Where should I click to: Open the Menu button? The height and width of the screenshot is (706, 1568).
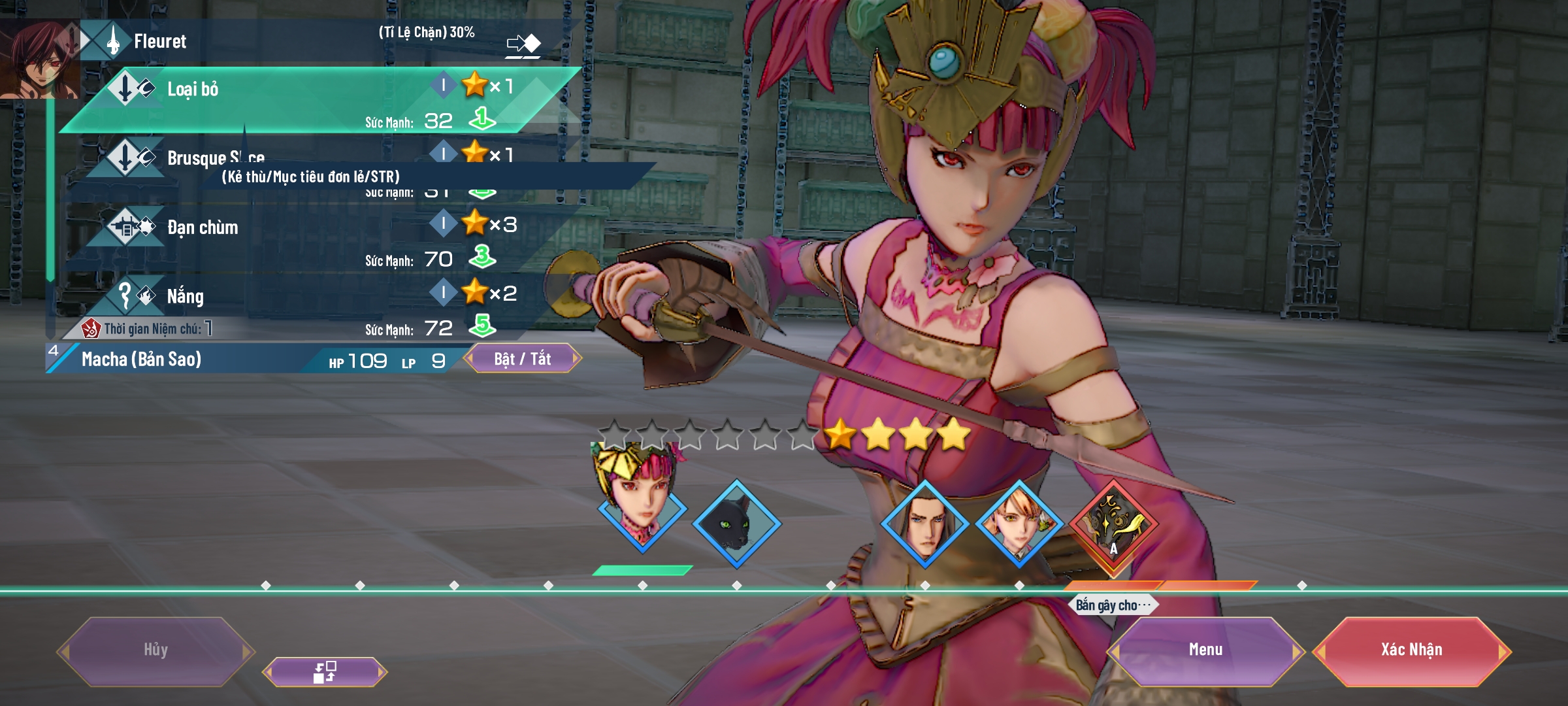[1205, 650]
